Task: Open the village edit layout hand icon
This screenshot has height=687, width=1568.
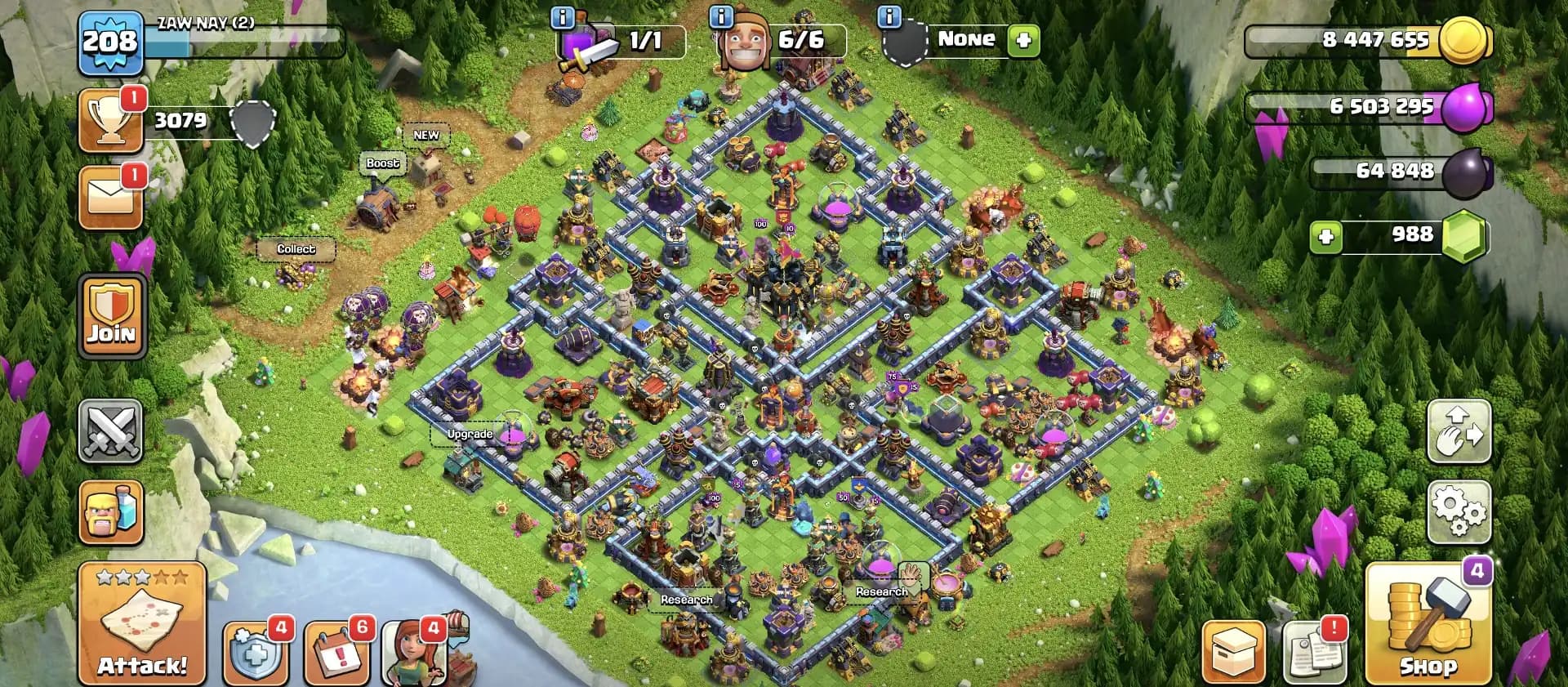Action: click(x=1459, y=433)
